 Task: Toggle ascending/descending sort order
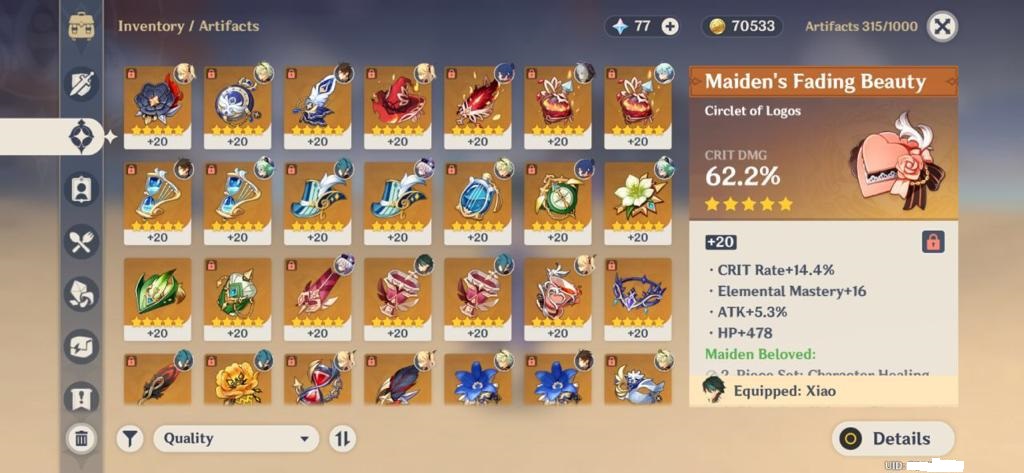click(x=342, y=438)
